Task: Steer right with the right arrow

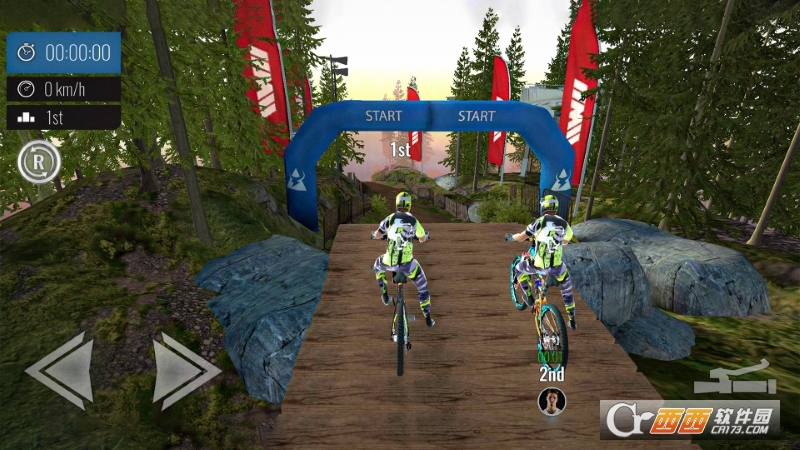Action: [x=183, y=370]
